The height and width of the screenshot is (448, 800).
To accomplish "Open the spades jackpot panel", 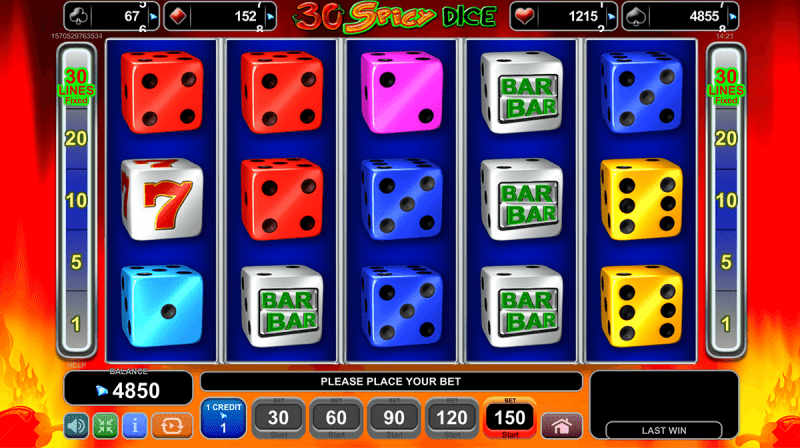I will tap(682, 16).
